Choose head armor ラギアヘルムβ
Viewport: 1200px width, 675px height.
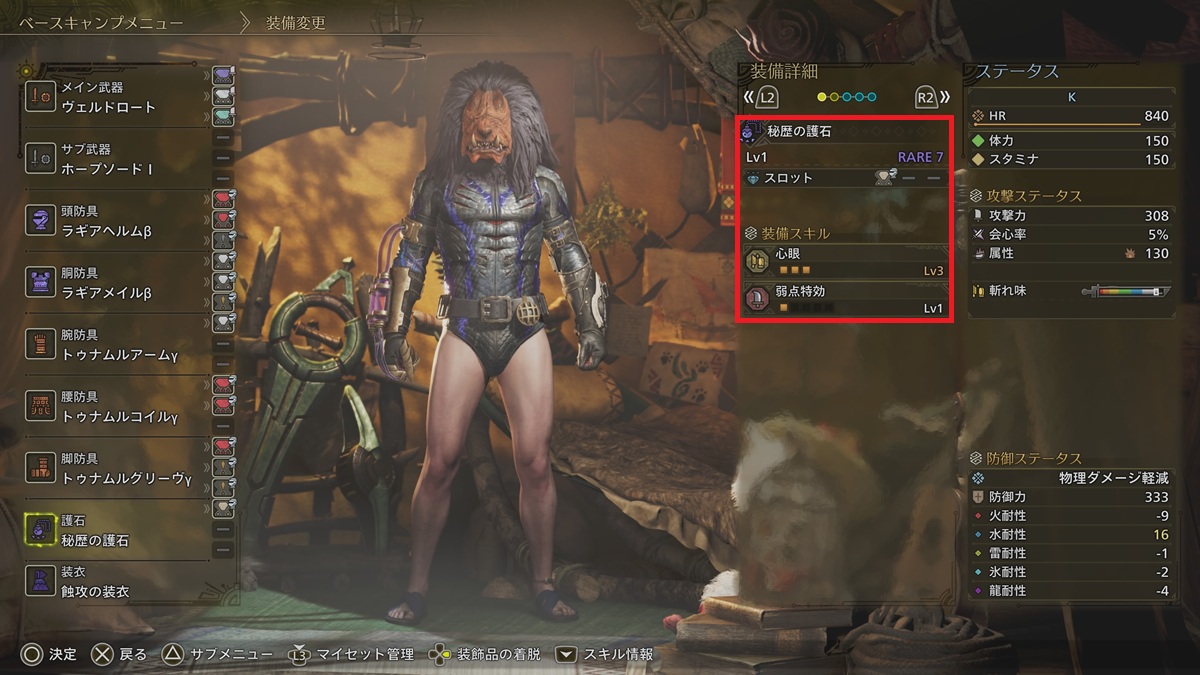(x=120, y=221)
